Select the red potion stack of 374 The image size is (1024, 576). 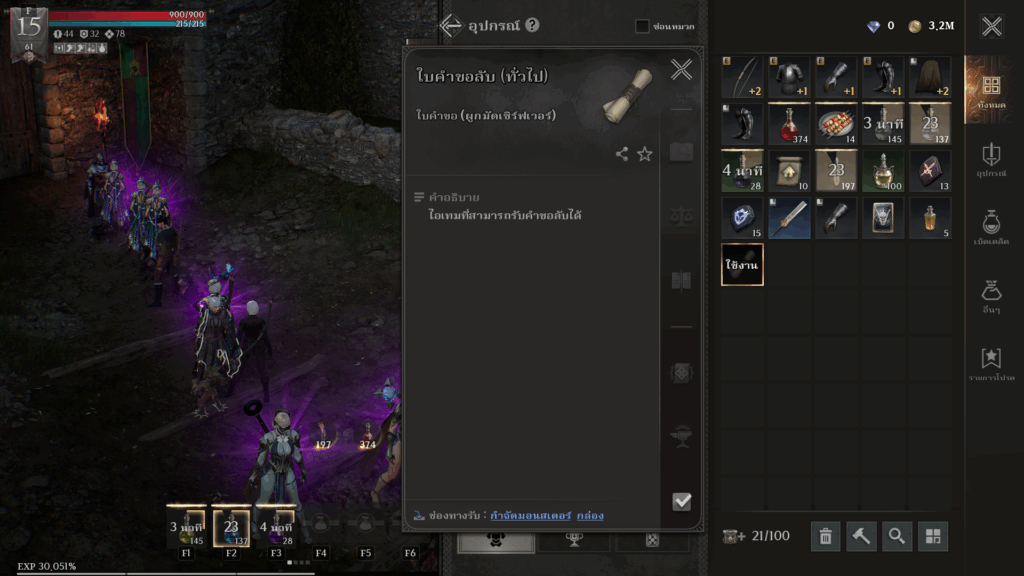coord(789,124)
